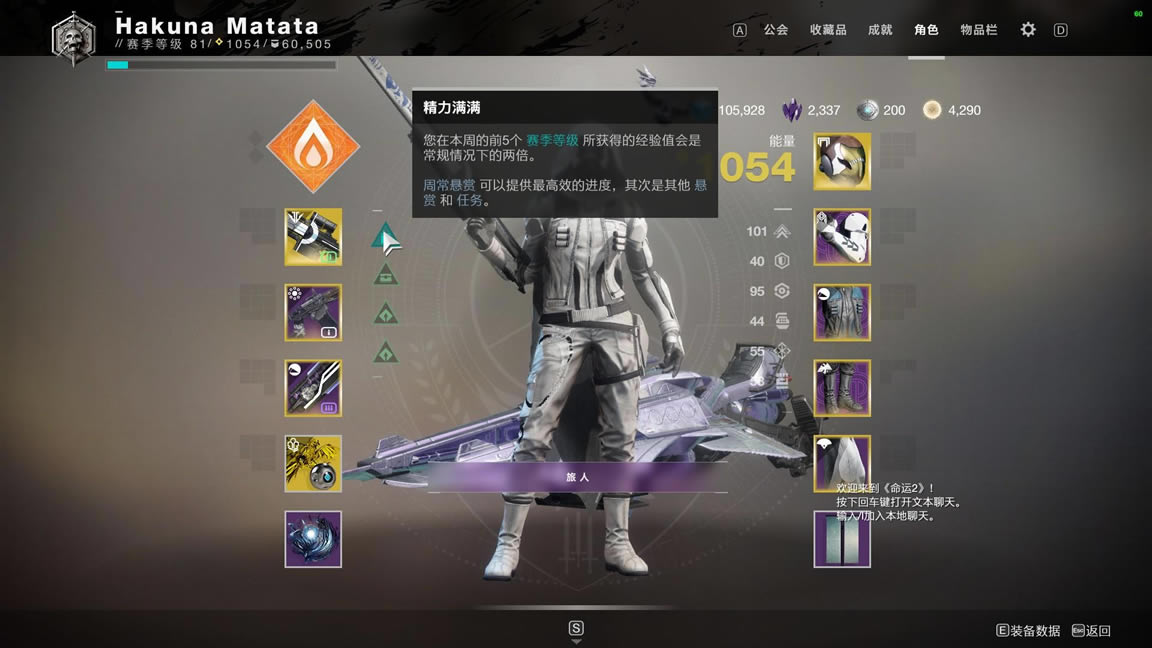Select the leg armor boots slot
1152x648 pixels.
click(842, 388)
